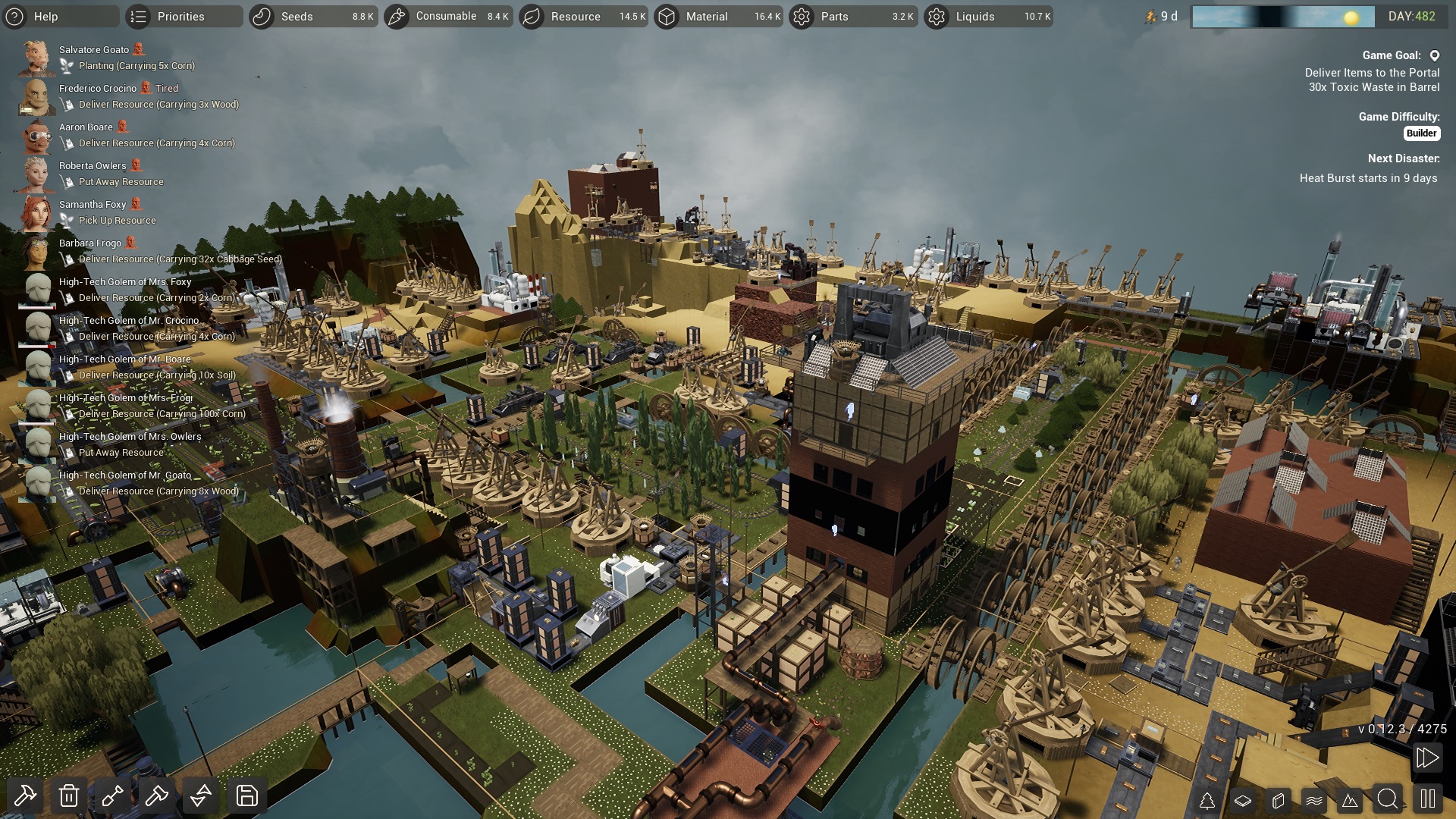
Task: Select the build hammer tool
Action: (x=25, y=796)
